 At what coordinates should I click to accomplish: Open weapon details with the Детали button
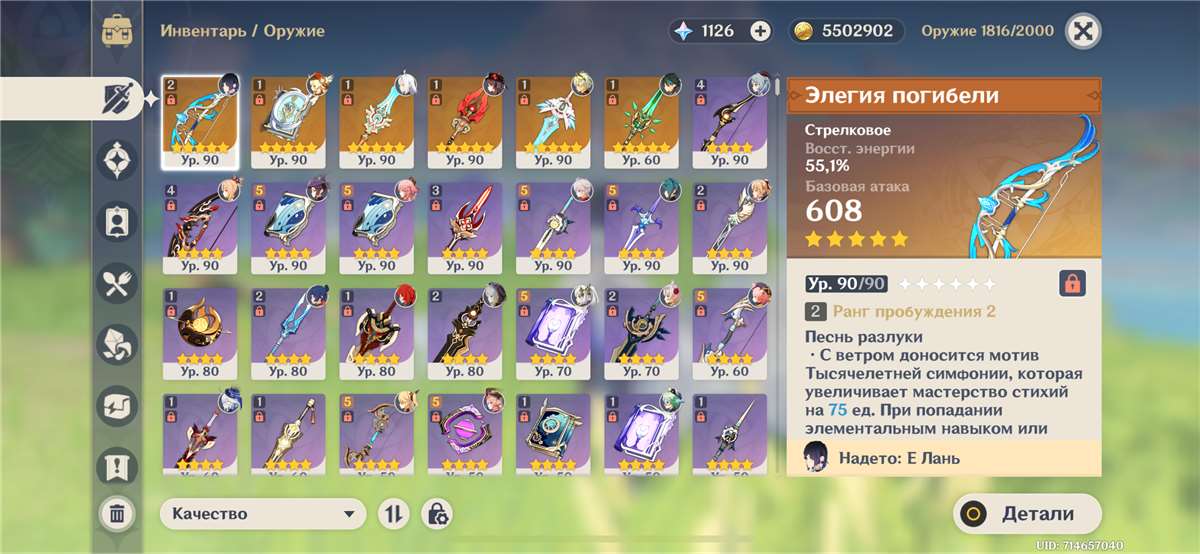pyautogui.click(x=1027, y=514)
